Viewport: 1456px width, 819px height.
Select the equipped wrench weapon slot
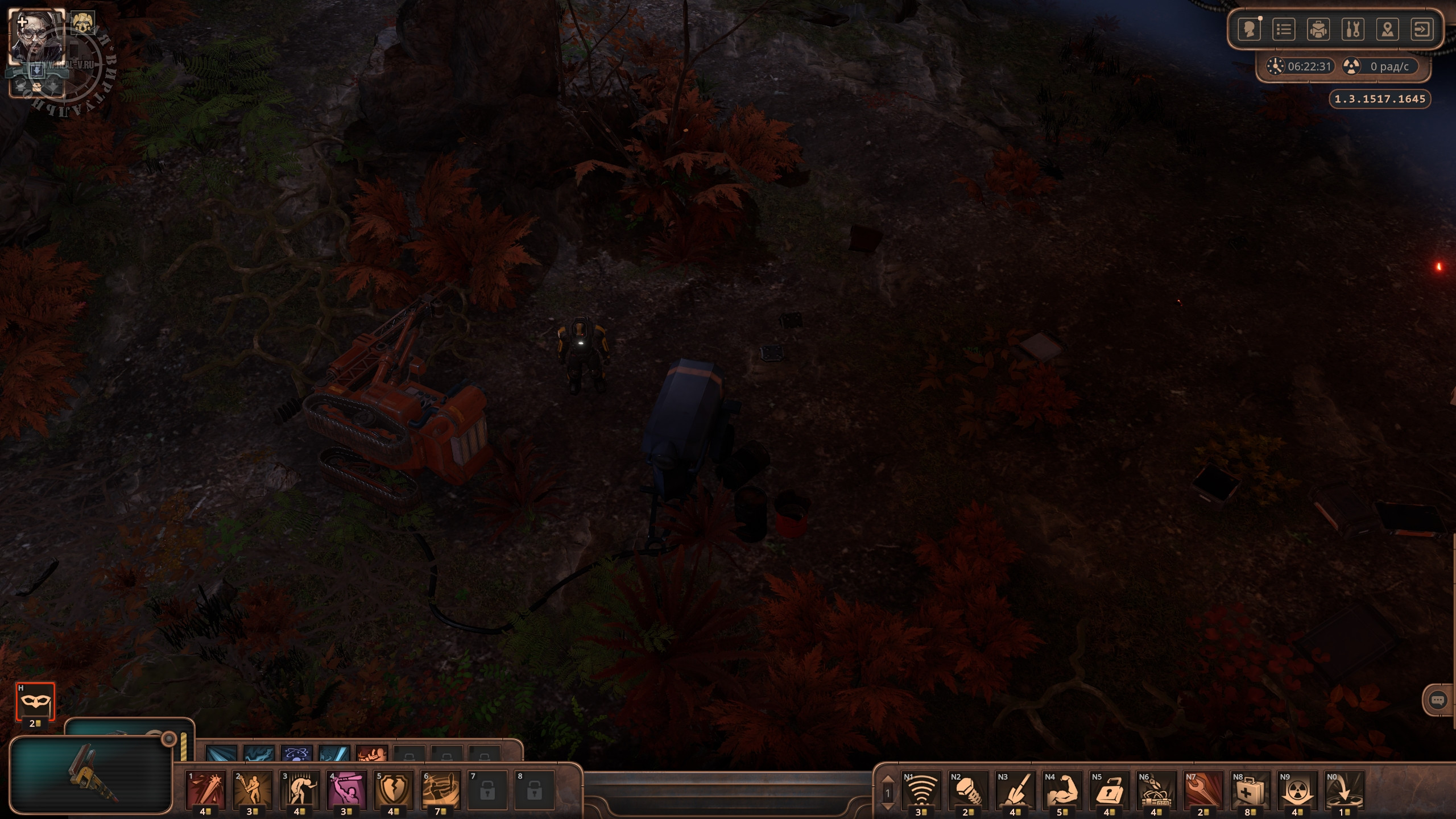click(91, 775)
